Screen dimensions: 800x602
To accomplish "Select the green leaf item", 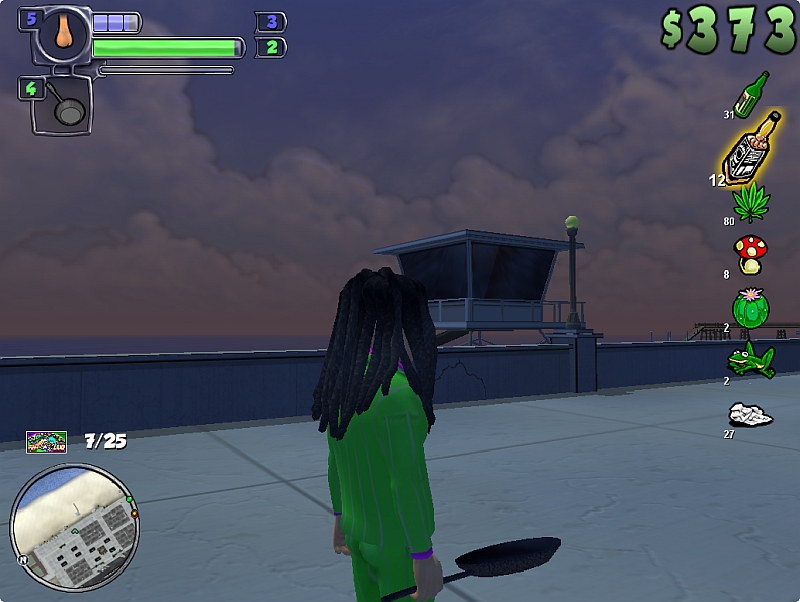I will [x=750, y=200].
